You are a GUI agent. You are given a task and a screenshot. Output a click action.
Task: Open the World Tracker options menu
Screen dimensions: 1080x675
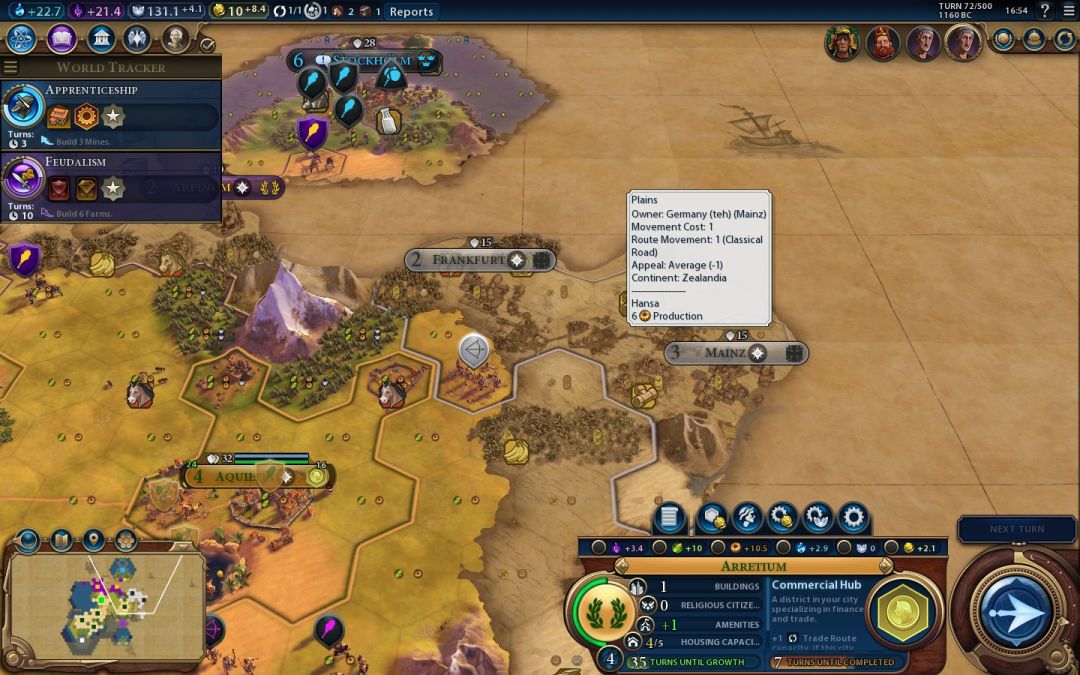tap(11, 67)
